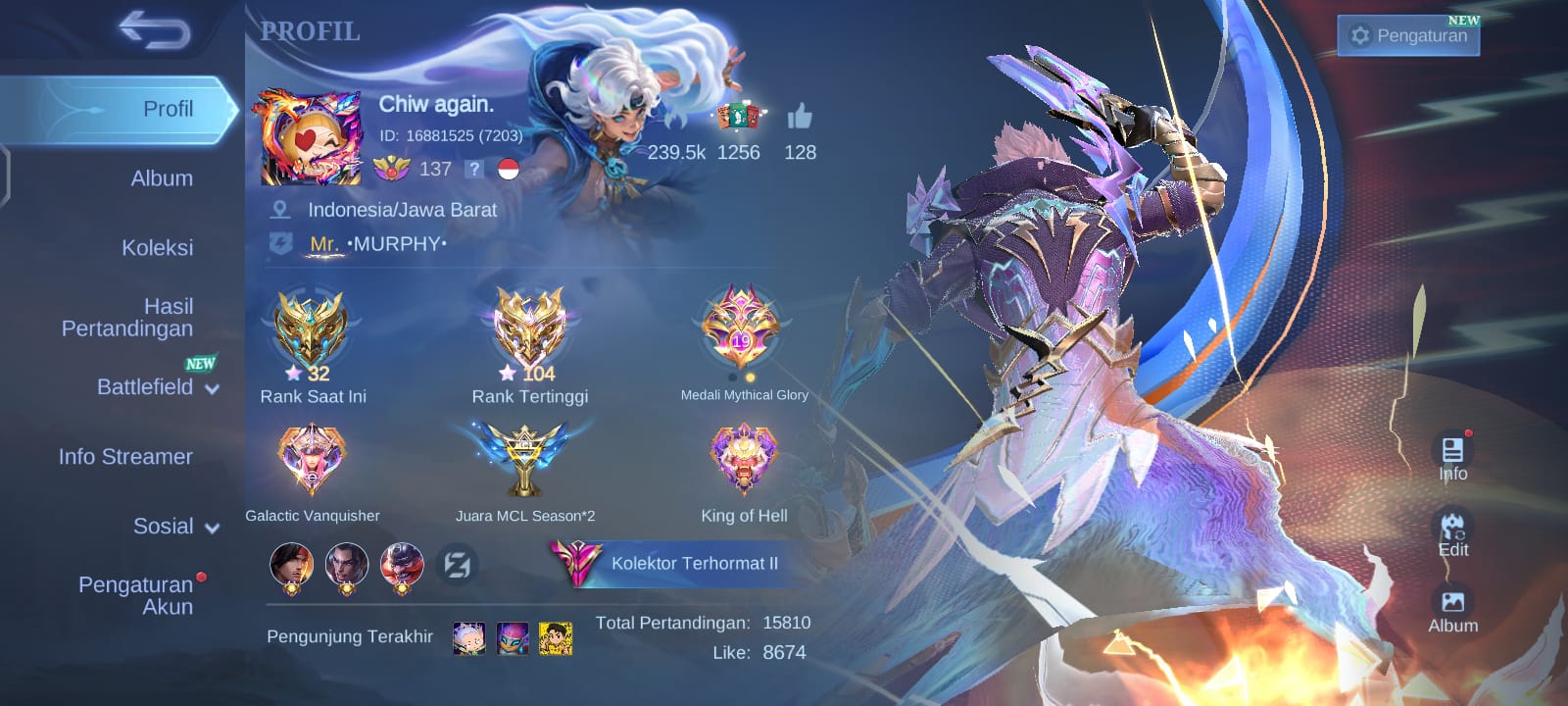Show Hasil Pertandingan match history
Image resolution: width=1568 pixels, height=706 pixels.
pyautogui.click(x=128, y=318)
